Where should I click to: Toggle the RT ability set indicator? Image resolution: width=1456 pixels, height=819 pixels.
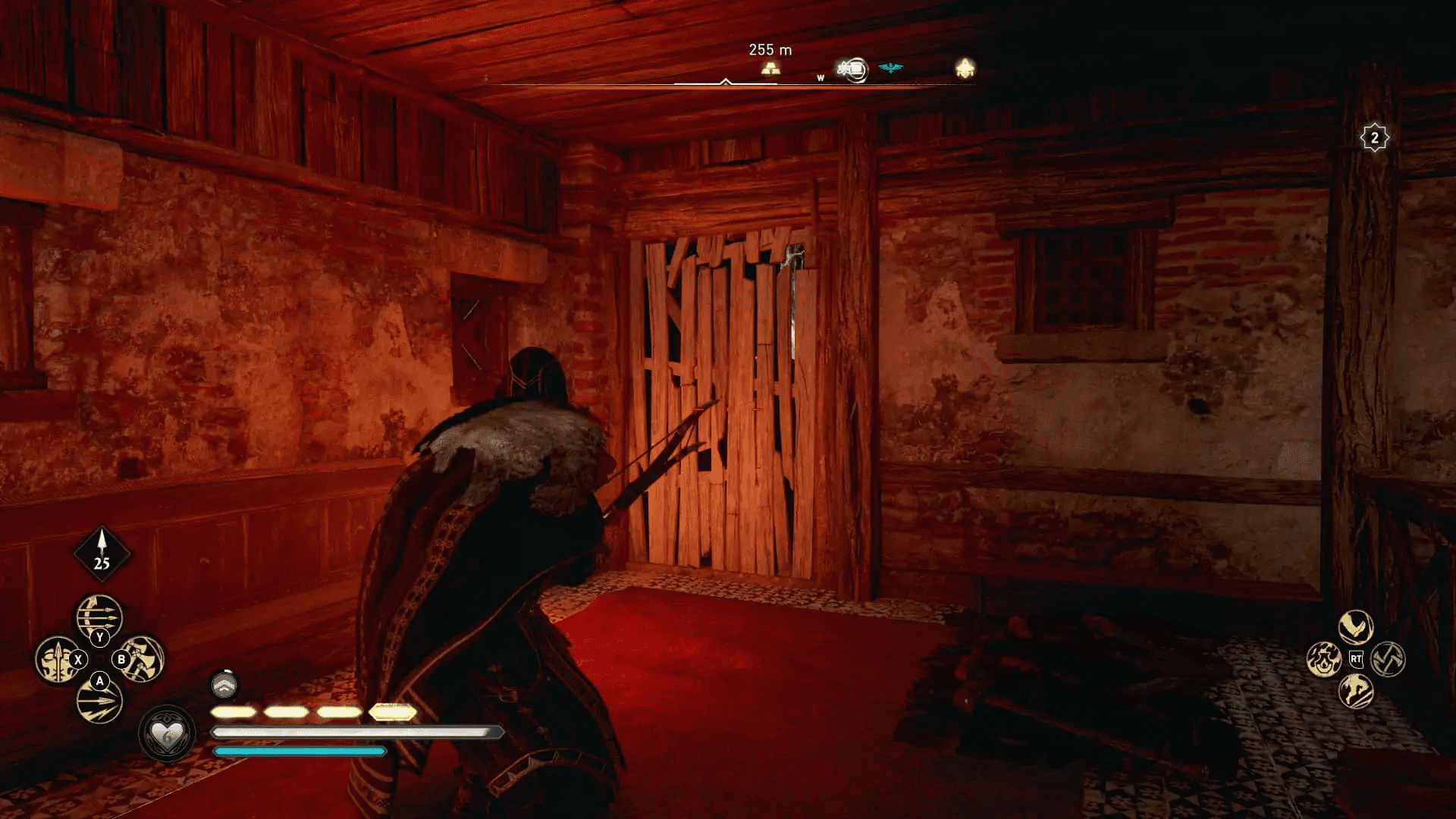pos(1356,658)
